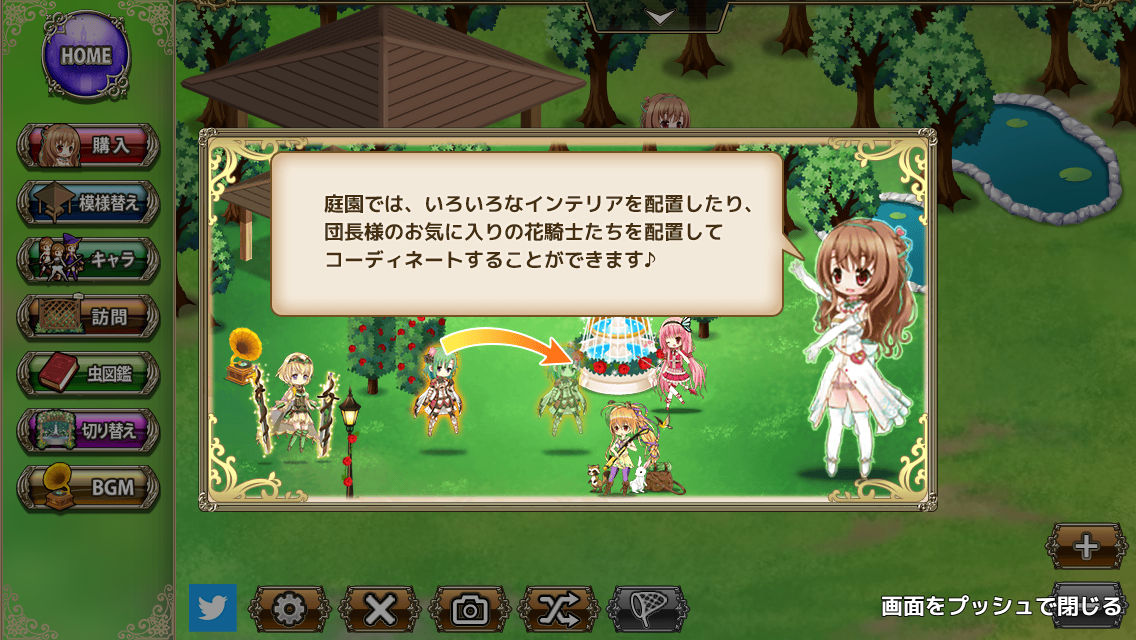The width and height of the screenshot is (1136, 640).
Task: Activate the shuffle arrows button
Action: pos(559,608)
